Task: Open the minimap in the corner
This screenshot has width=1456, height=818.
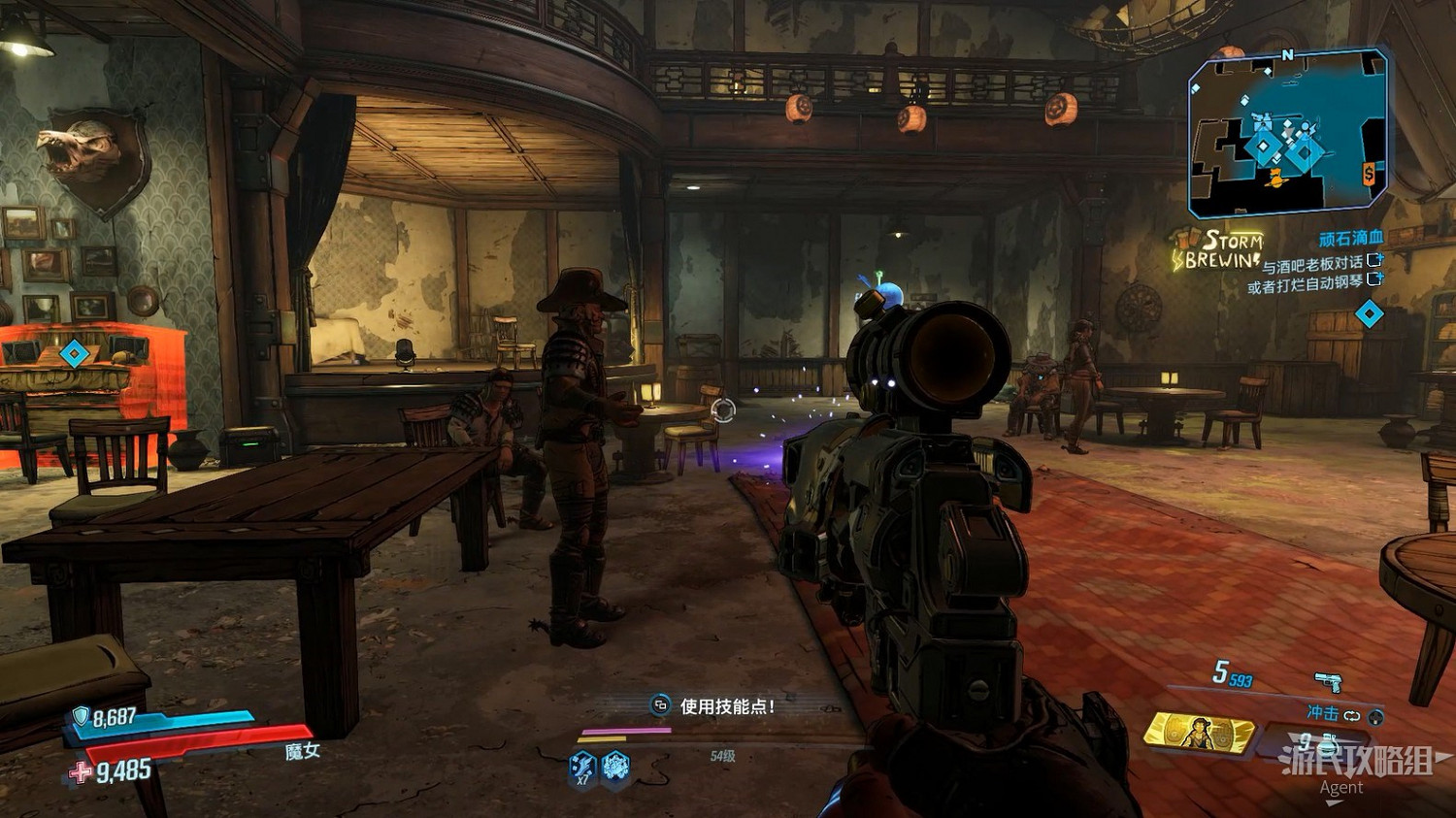Action: pyautogui.click(x=1287, y=134)
